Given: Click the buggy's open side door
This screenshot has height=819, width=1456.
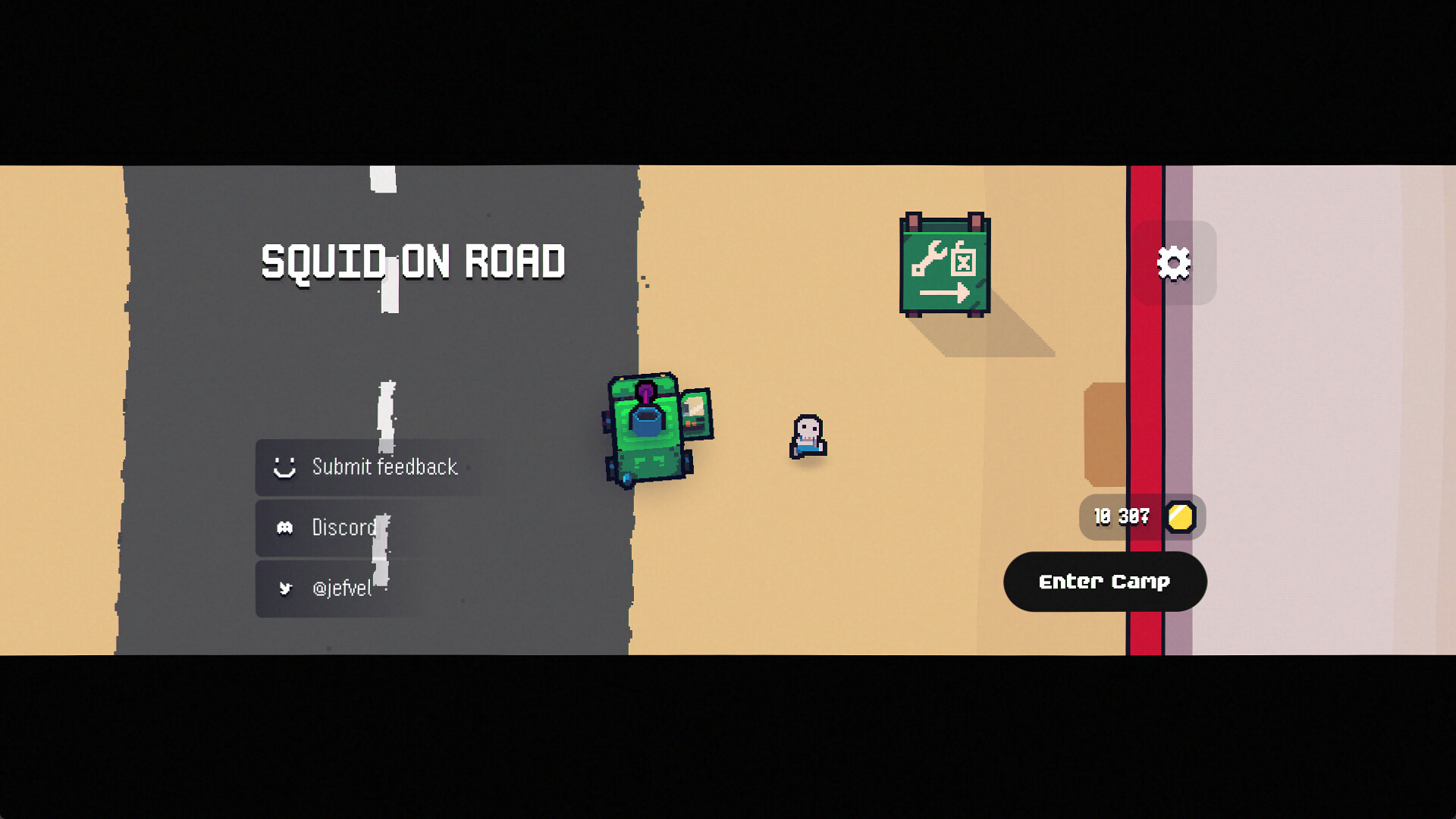Looking at the screenshot, I should coord(696,413).
